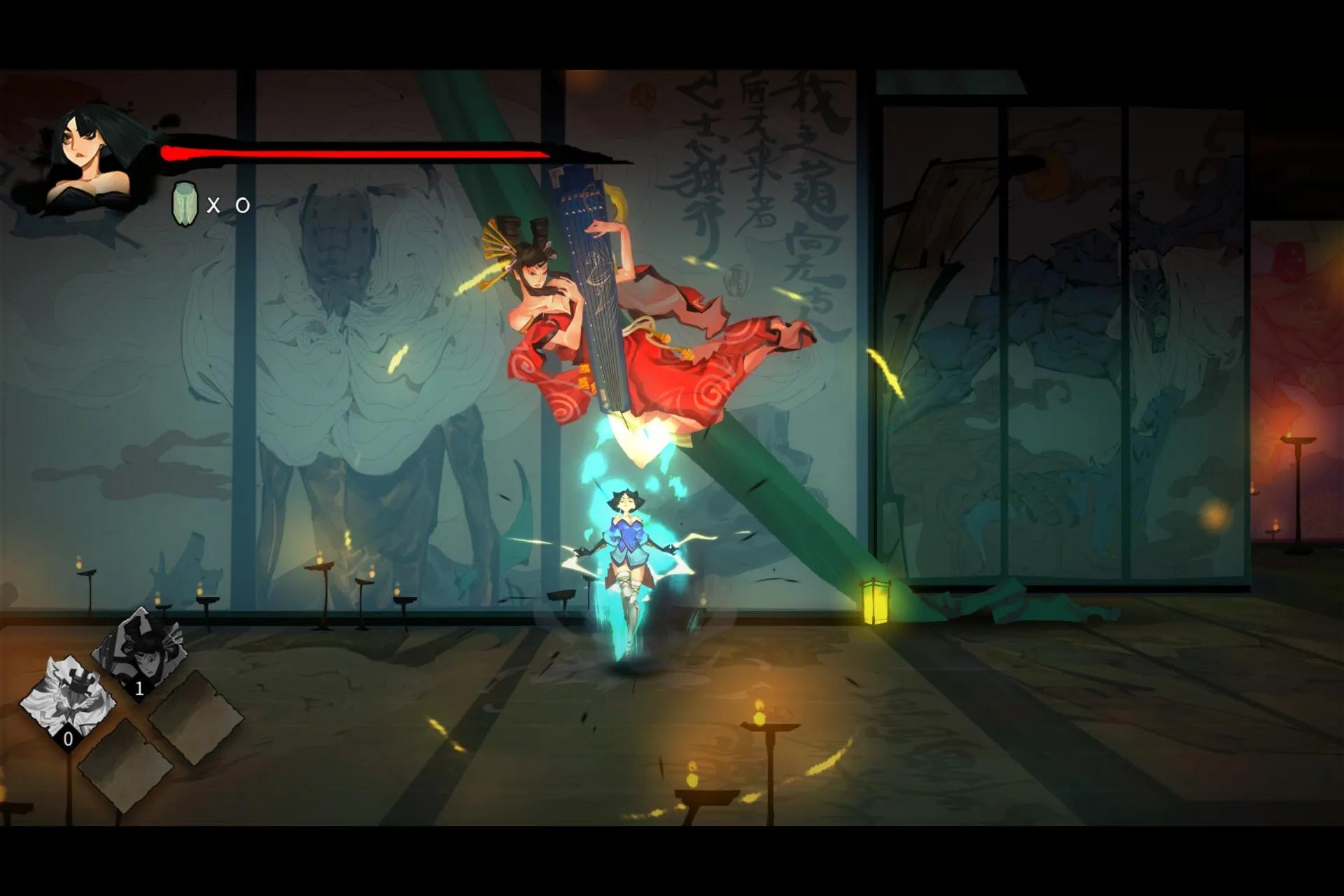Viewport: 1344px width, 896px height.
Task: Use the horned-helmet warrior skill card numbered 0
Action: point(67,700)
